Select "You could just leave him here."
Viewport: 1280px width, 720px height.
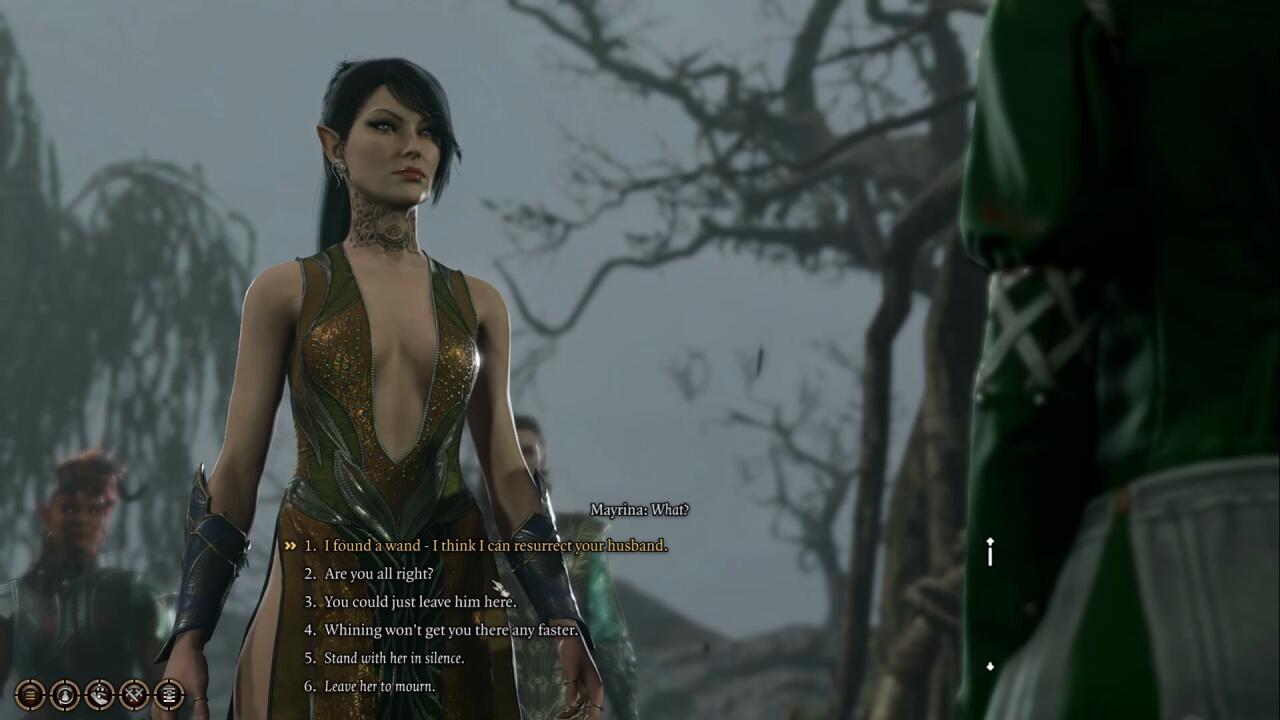[419, 602]
